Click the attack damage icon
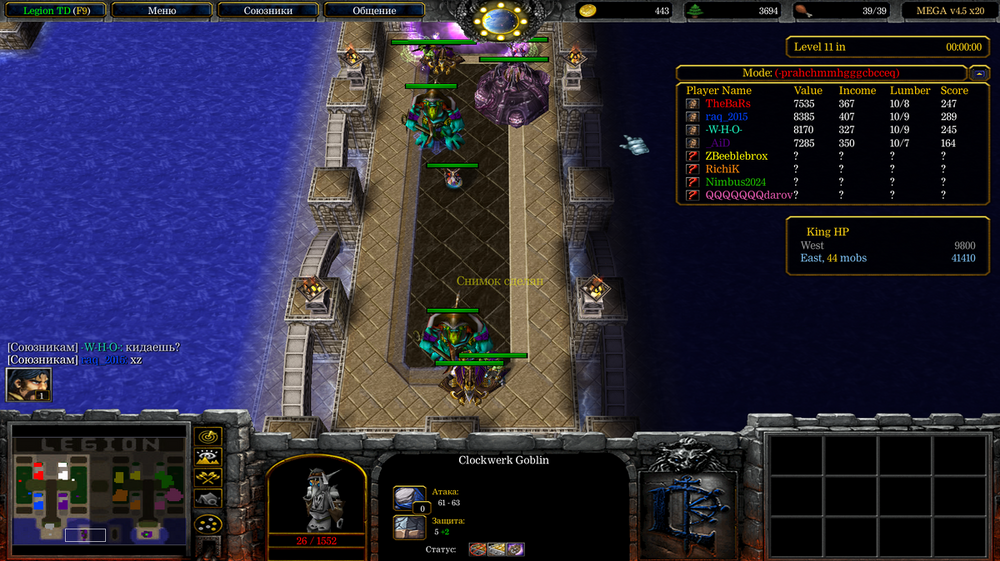1000x561 pixels. (410, 498)
